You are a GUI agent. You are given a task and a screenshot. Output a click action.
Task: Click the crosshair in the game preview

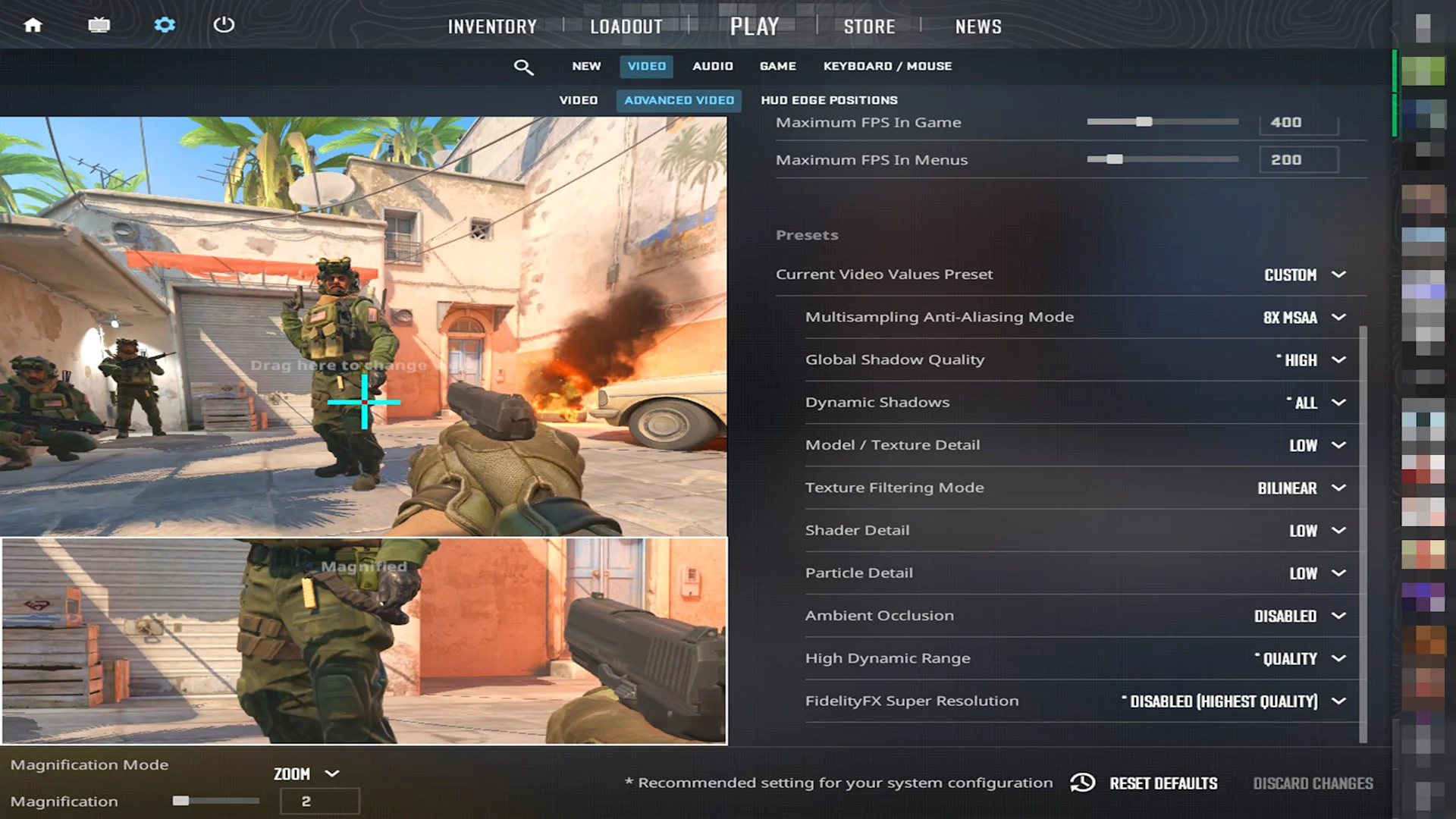[x=365, y=403]
